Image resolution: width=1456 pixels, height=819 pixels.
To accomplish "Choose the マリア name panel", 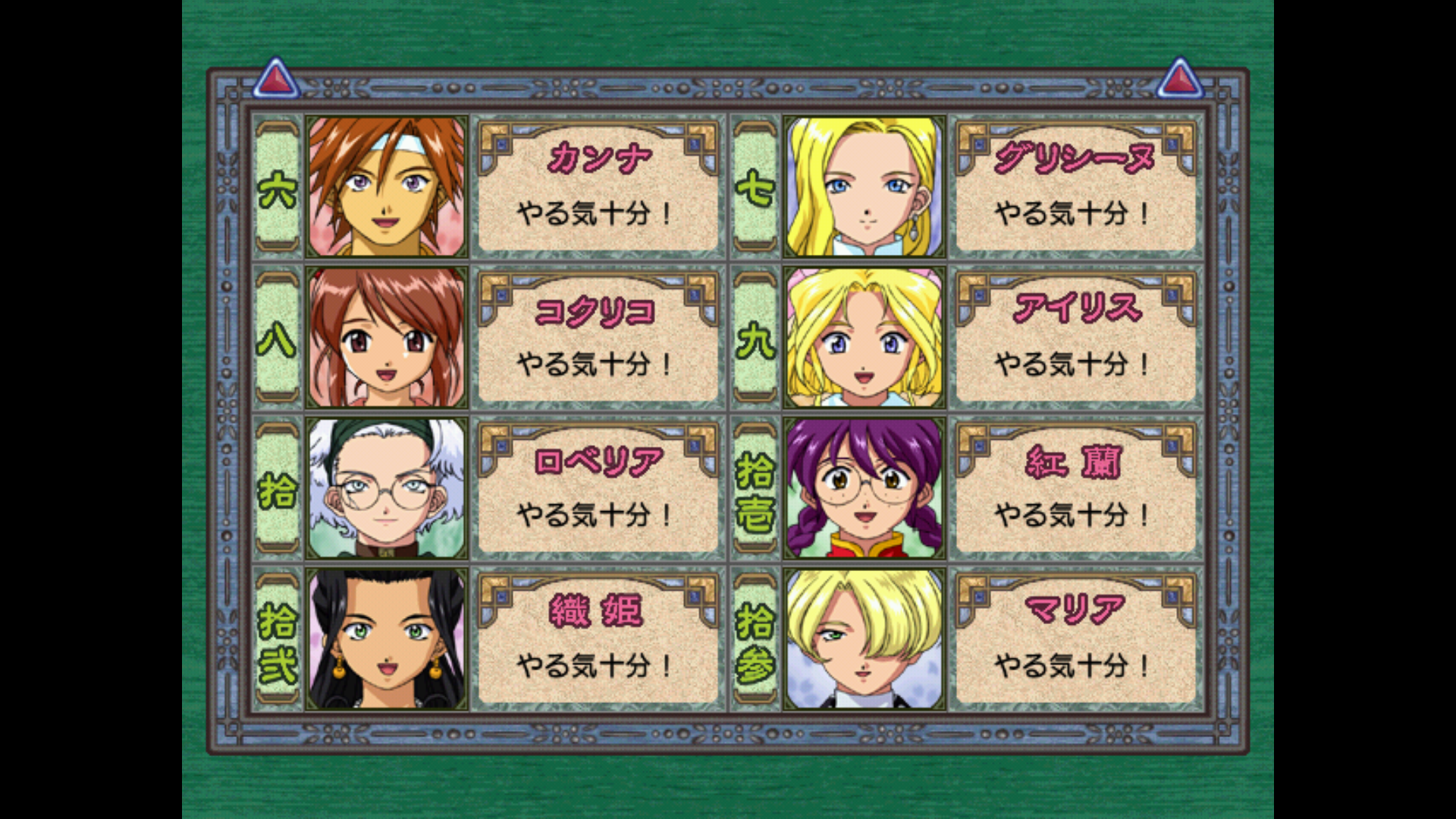I will (1075, 639).
